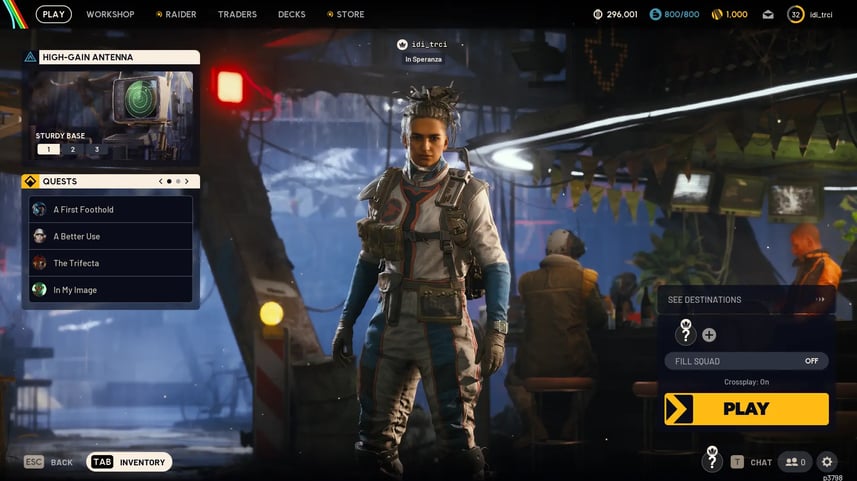Screen dimensions: 857x481
Task: Open the Inventory
Action: click(130, 462)
